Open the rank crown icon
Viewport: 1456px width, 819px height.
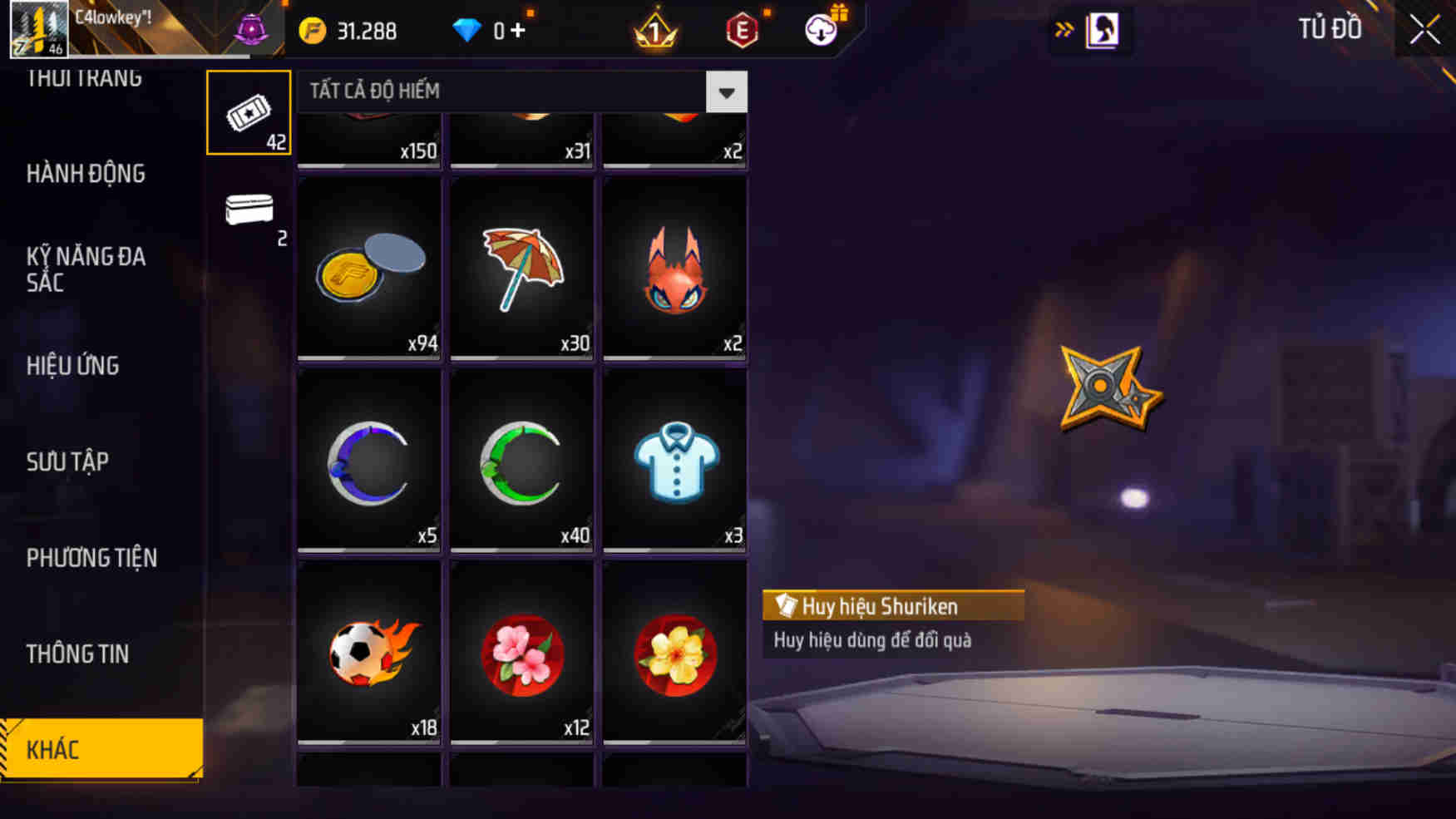coord(654,30)
